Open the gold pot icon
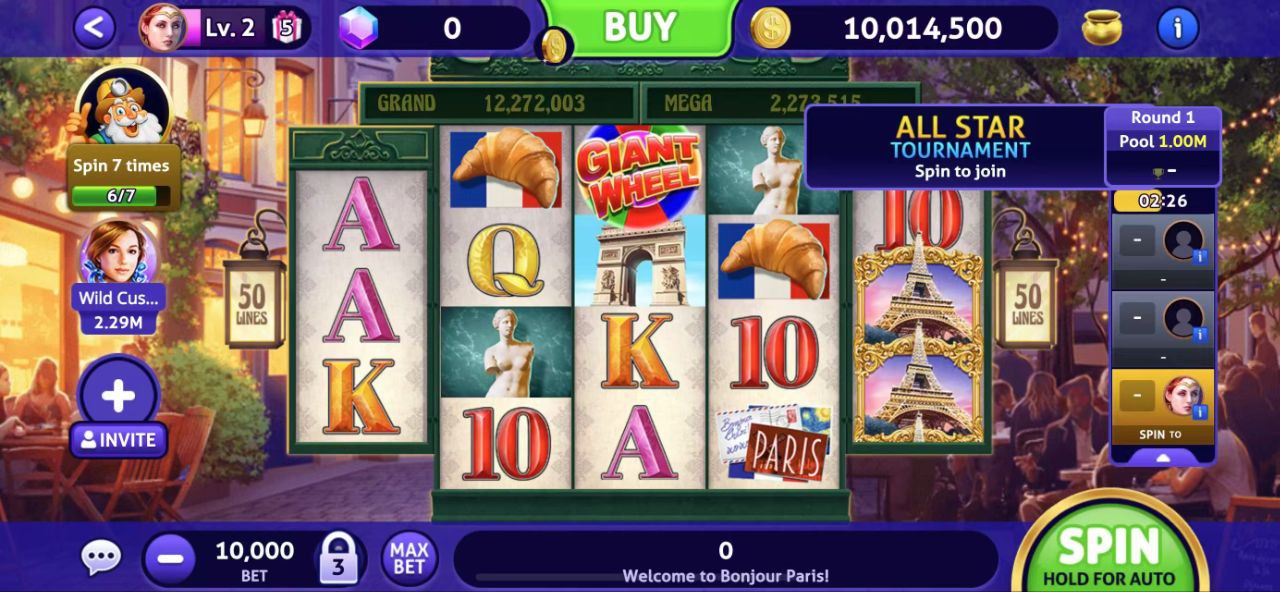 click(x=1101, y=28)
